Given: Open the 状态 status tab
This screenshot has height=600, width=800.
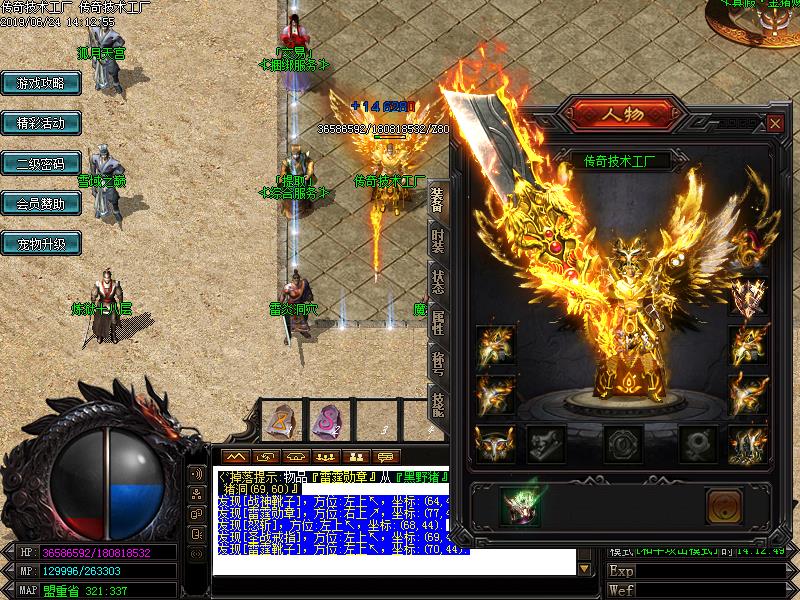Looking at the screenshot, I should pyautogui.click(x=437, y=281).
